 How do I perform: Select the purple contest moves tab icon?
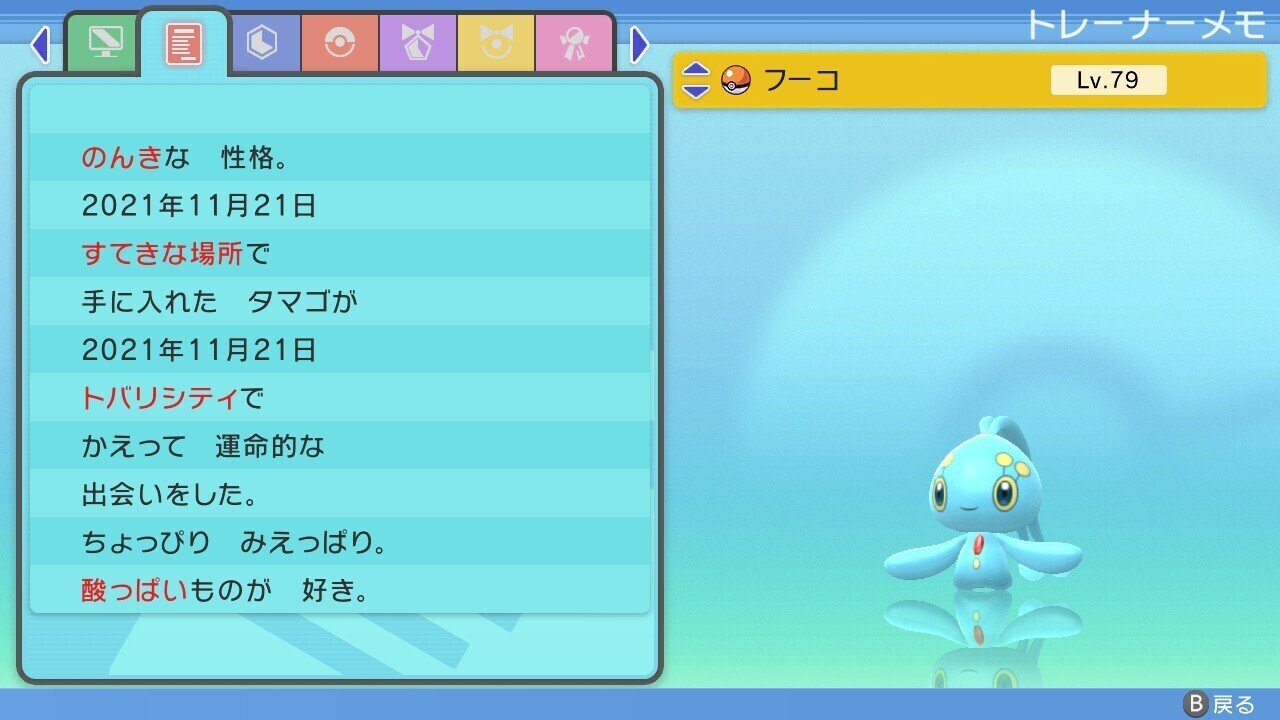tap(416, 43)
